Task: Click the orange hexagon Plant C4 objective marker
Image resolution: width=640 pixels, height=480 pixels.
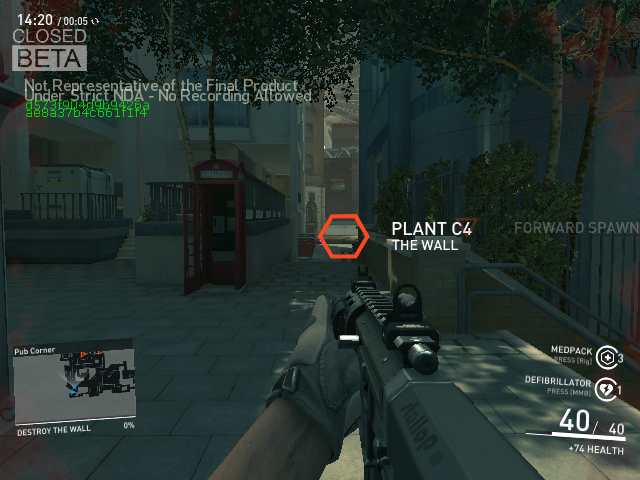Action: pos(344,236)
